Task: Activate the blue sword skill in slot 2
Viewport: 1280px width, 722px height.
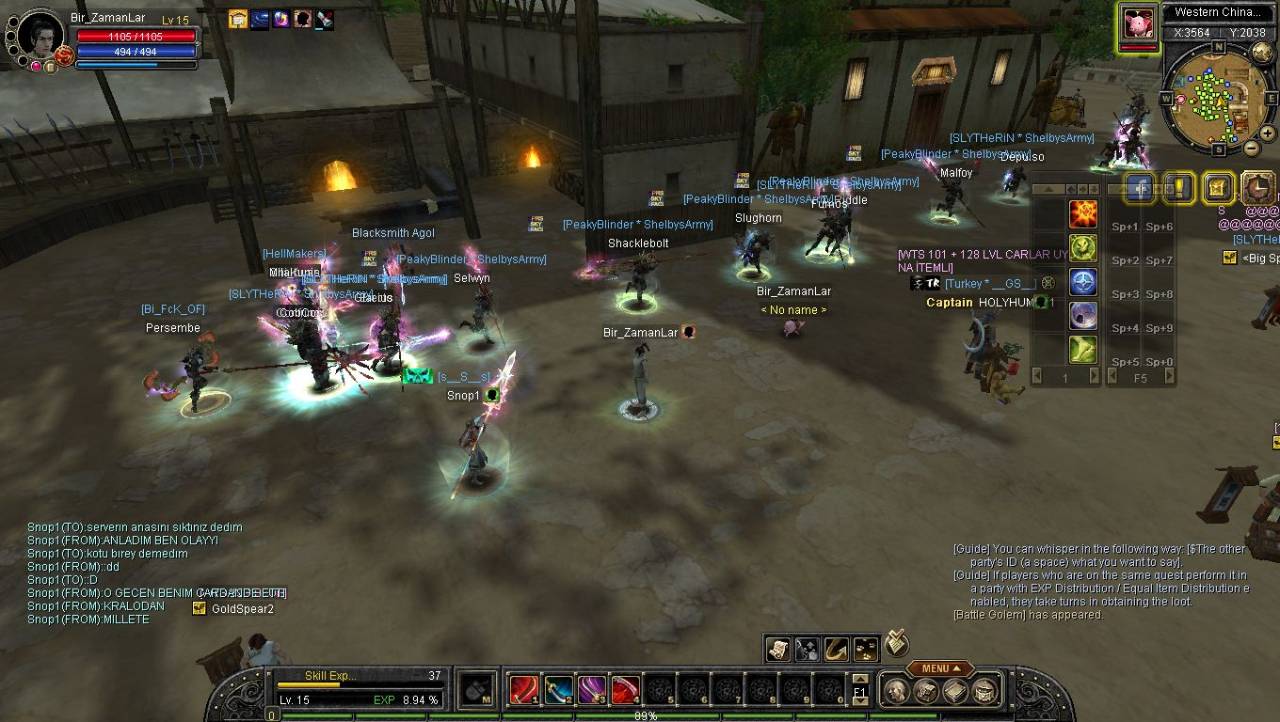Action: (558, 690)
